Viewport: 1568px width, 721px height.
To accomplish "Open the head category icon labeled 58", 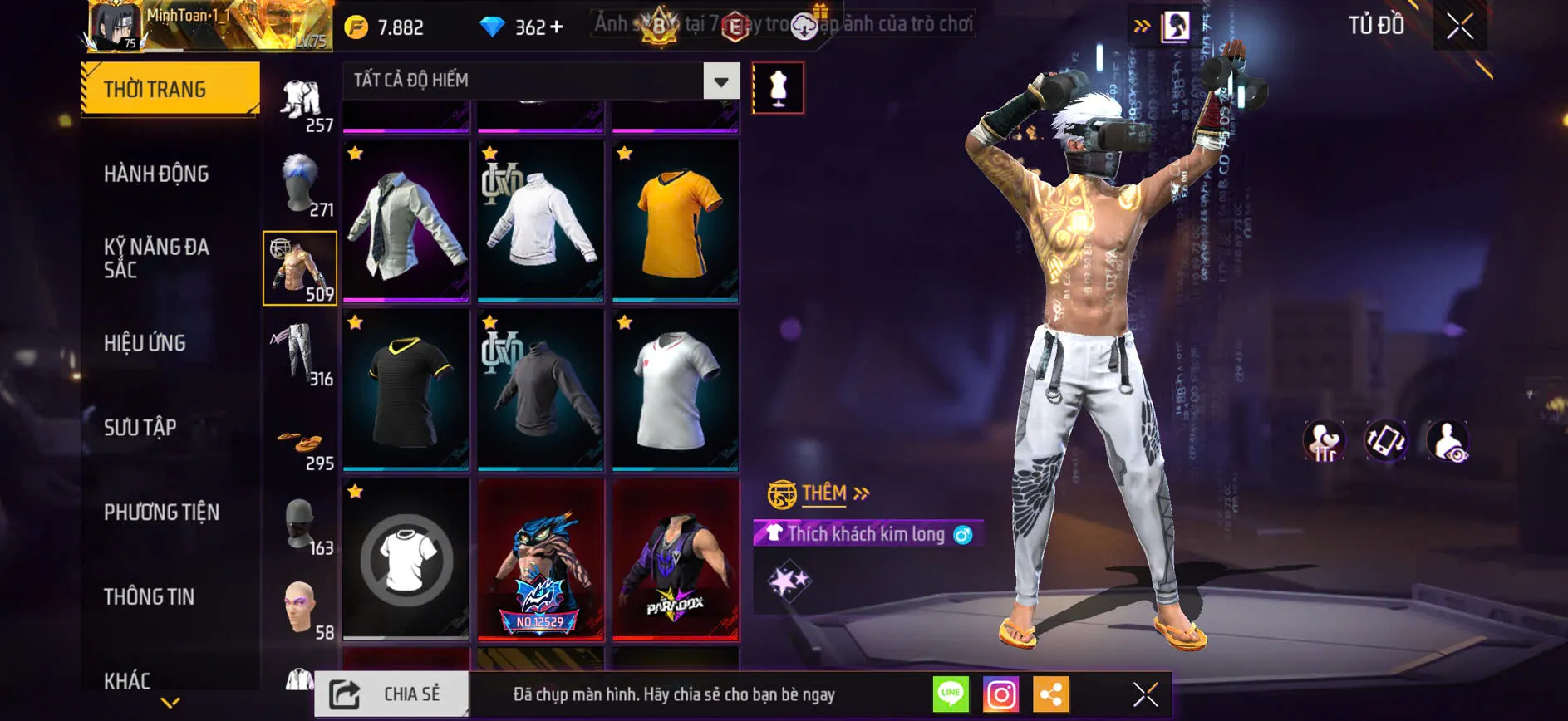I will click(301, 606).
